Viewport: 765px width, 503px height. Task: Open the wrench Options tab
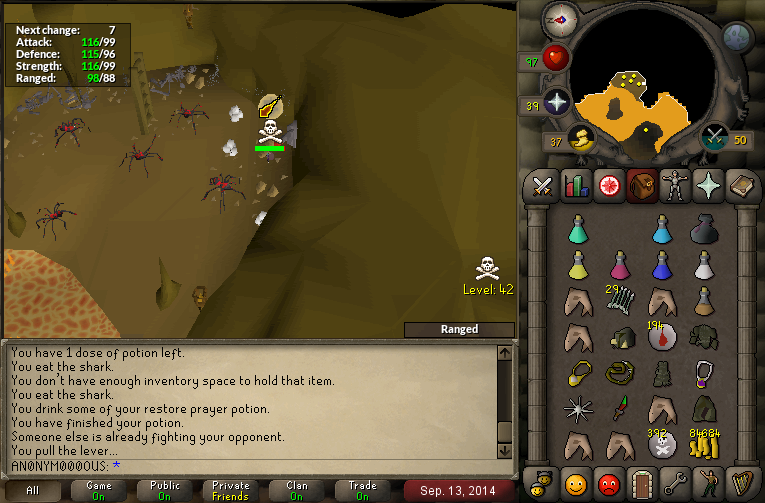point(676,483)
